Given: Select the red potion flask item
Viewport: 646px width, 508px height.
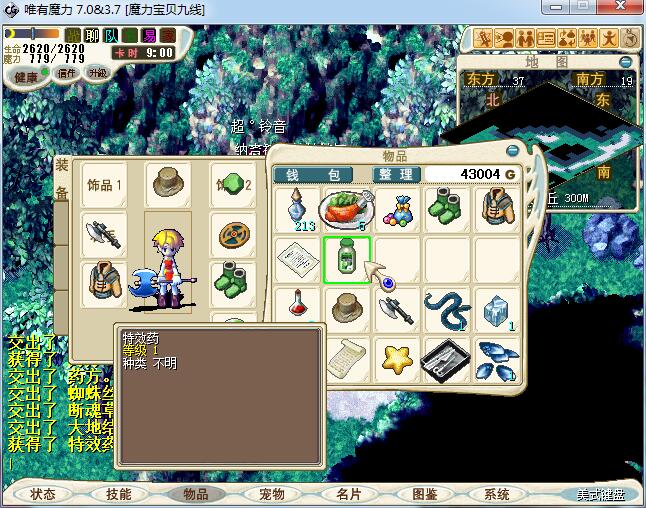Looking at the screenshot, I should [x=297, y=306].
